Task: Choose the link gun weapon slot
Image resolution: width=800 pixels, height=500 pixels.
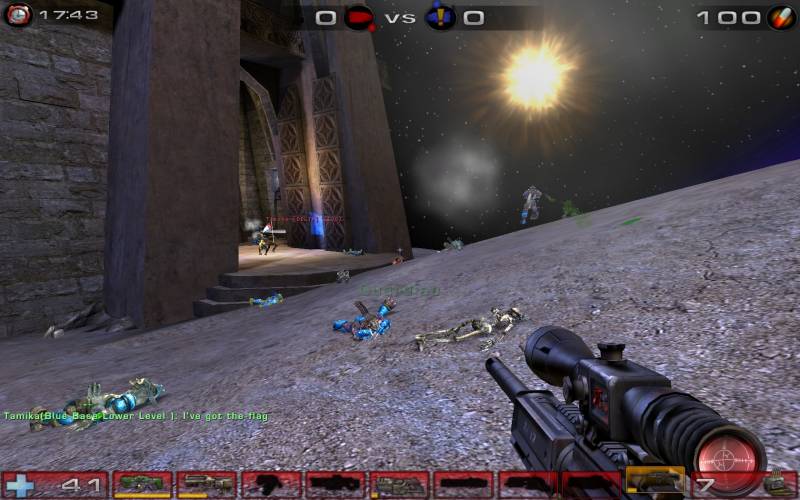Action: point(400,484)
